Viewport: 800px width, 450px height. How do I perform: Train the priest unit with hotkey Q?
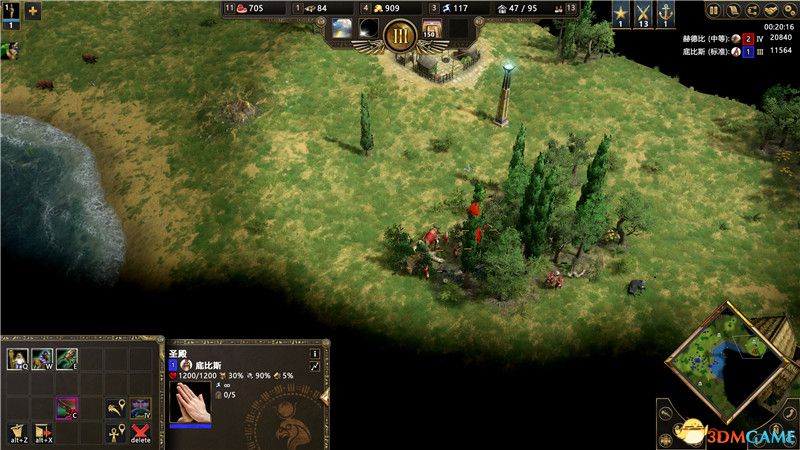[17, 358]
